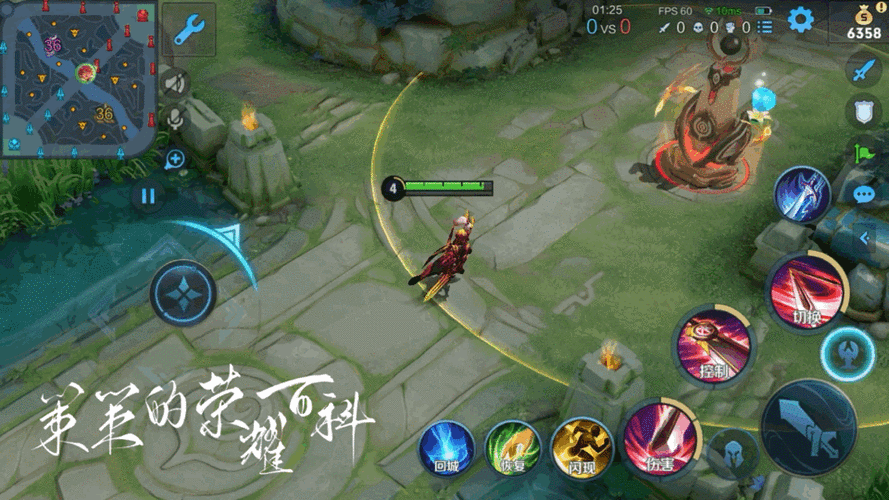Select the green flag quick-signal icon
The image size is (889, 500).
coord(862,153)
